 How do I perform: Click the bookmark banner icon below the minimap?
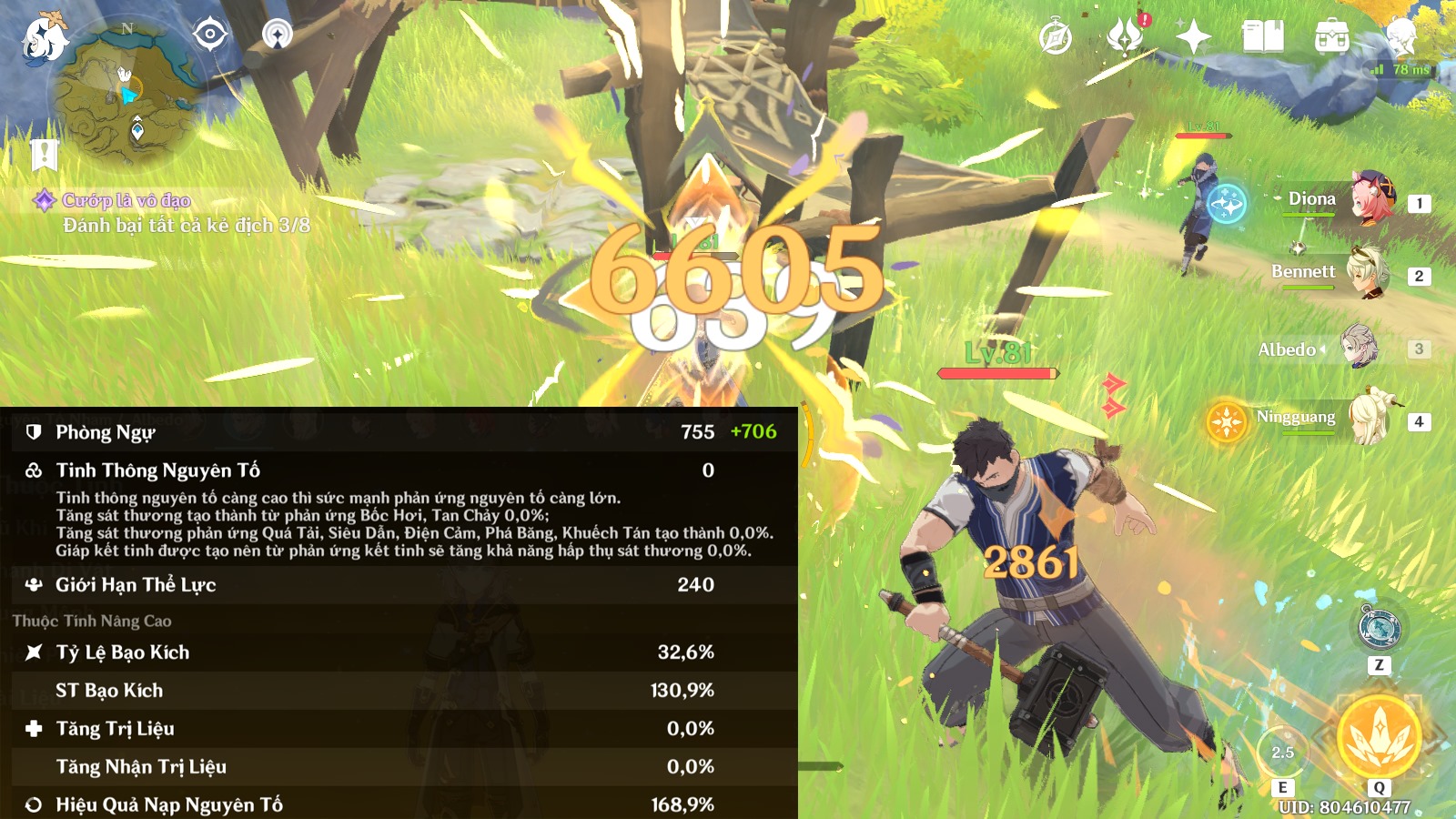click(x=44, y=155)
